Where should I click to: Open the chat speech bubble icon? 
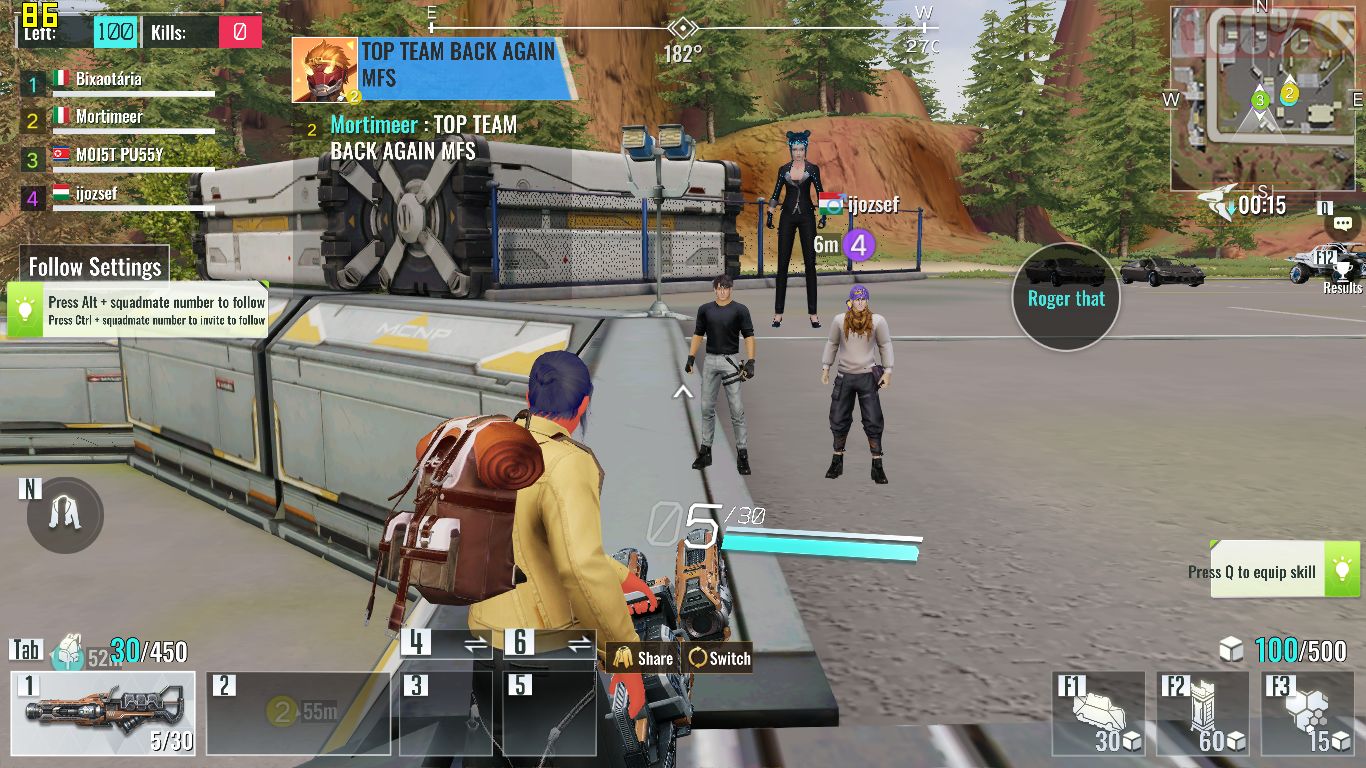1343,224
